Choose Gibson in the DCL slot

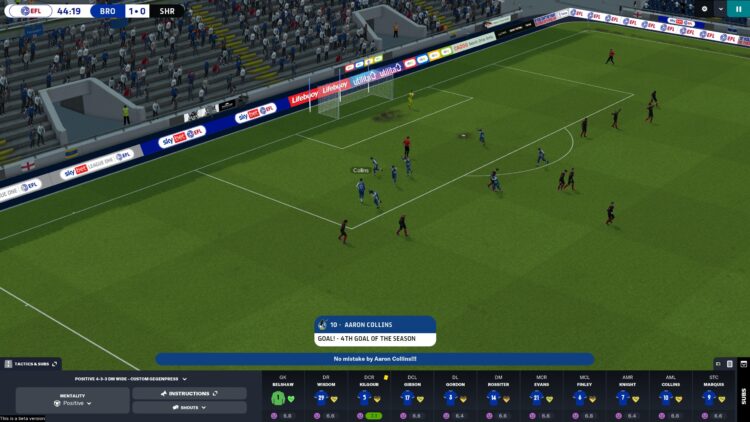(411, 397)
